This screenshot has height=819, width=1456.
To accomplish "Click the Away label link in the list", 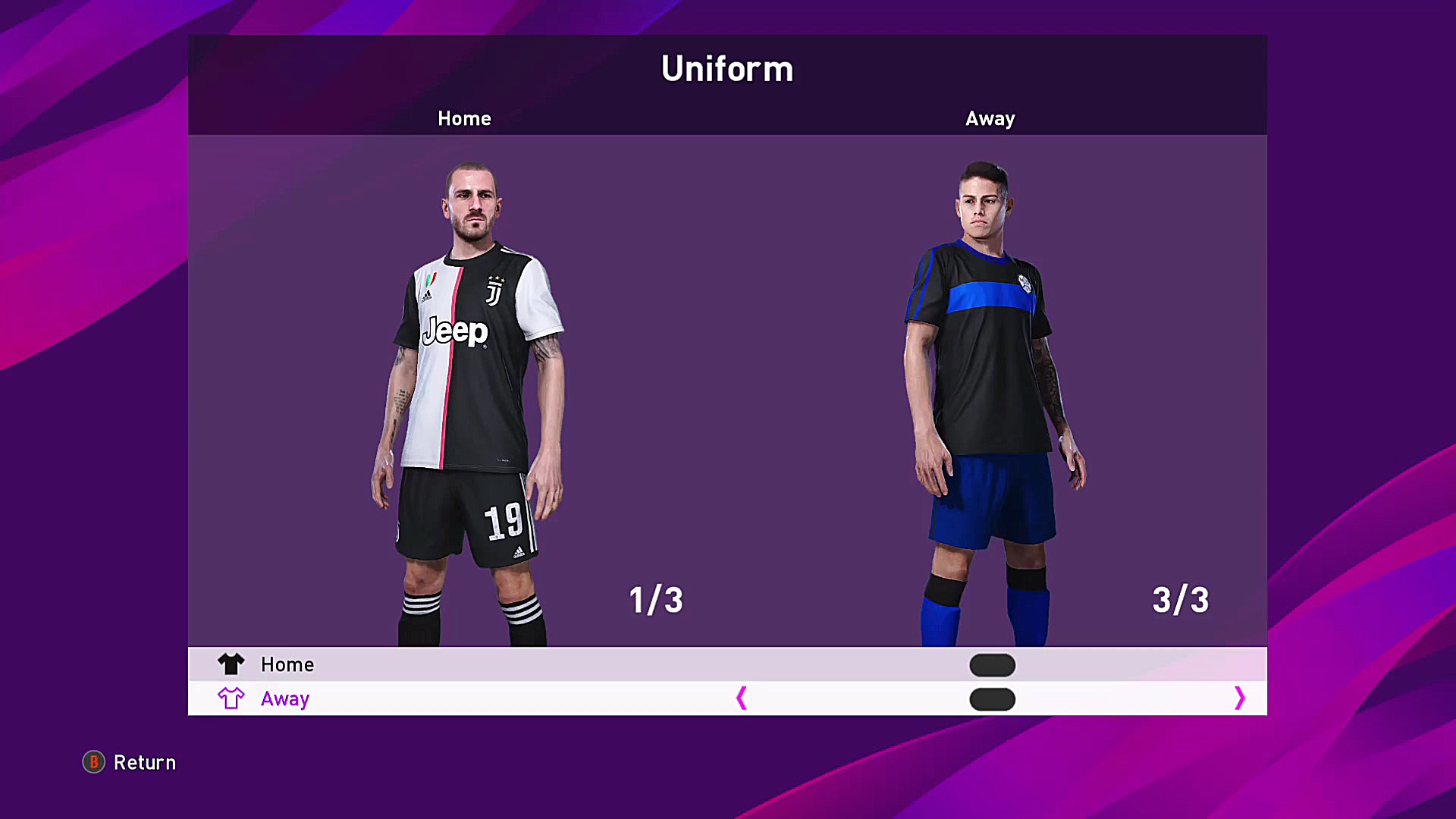I will pyautogui.click(x=284, y=698).
